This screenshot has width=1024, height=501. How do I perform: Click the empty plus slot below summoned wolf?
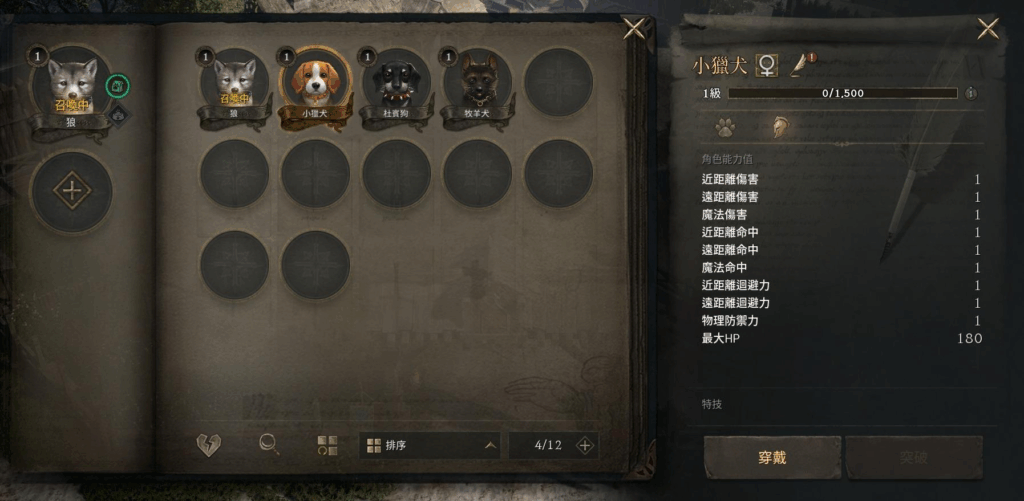(71, 190)
